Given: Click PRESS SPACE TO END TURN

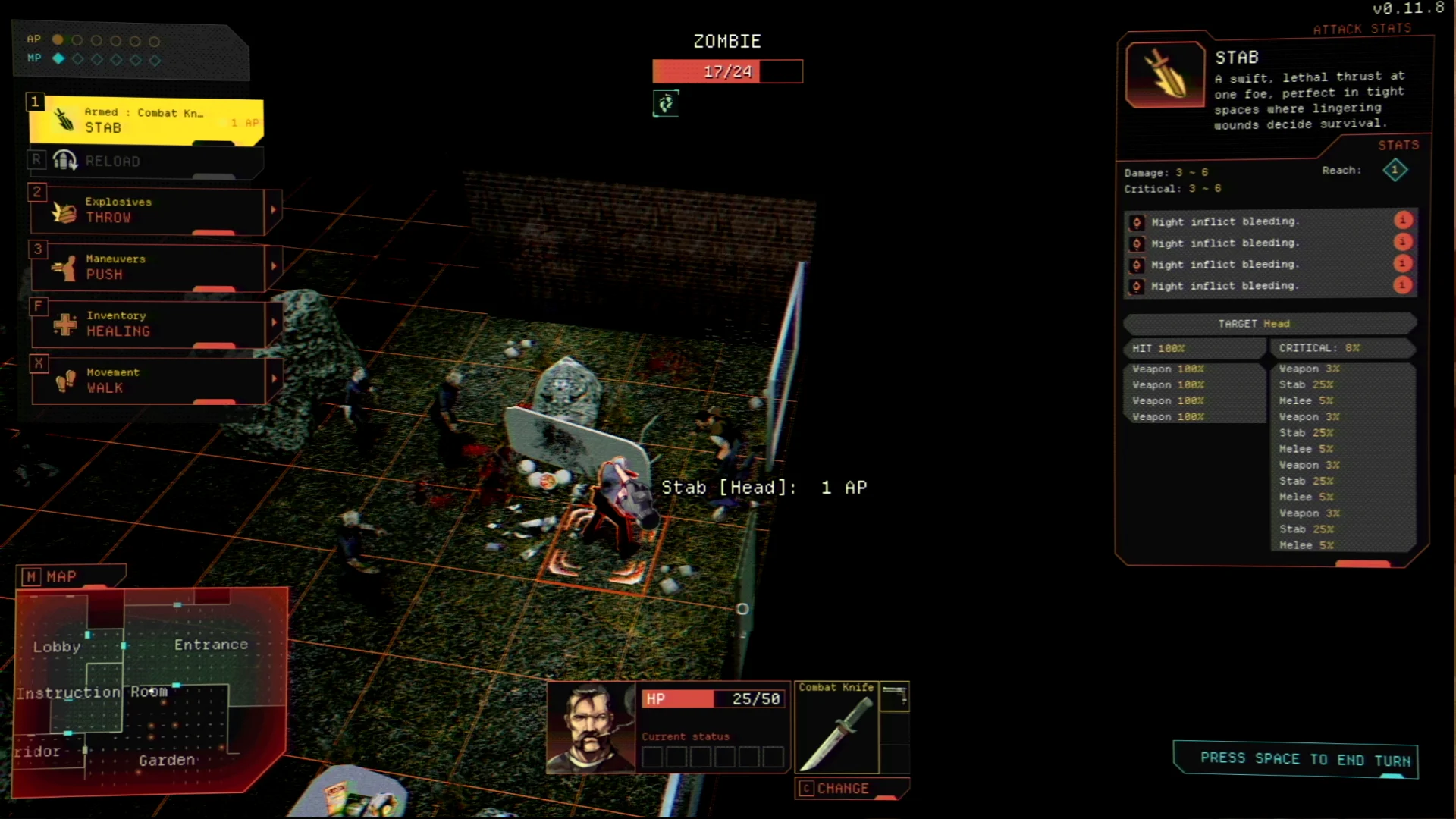Looking at the screenshot, I should click(x=1295, y=758).
